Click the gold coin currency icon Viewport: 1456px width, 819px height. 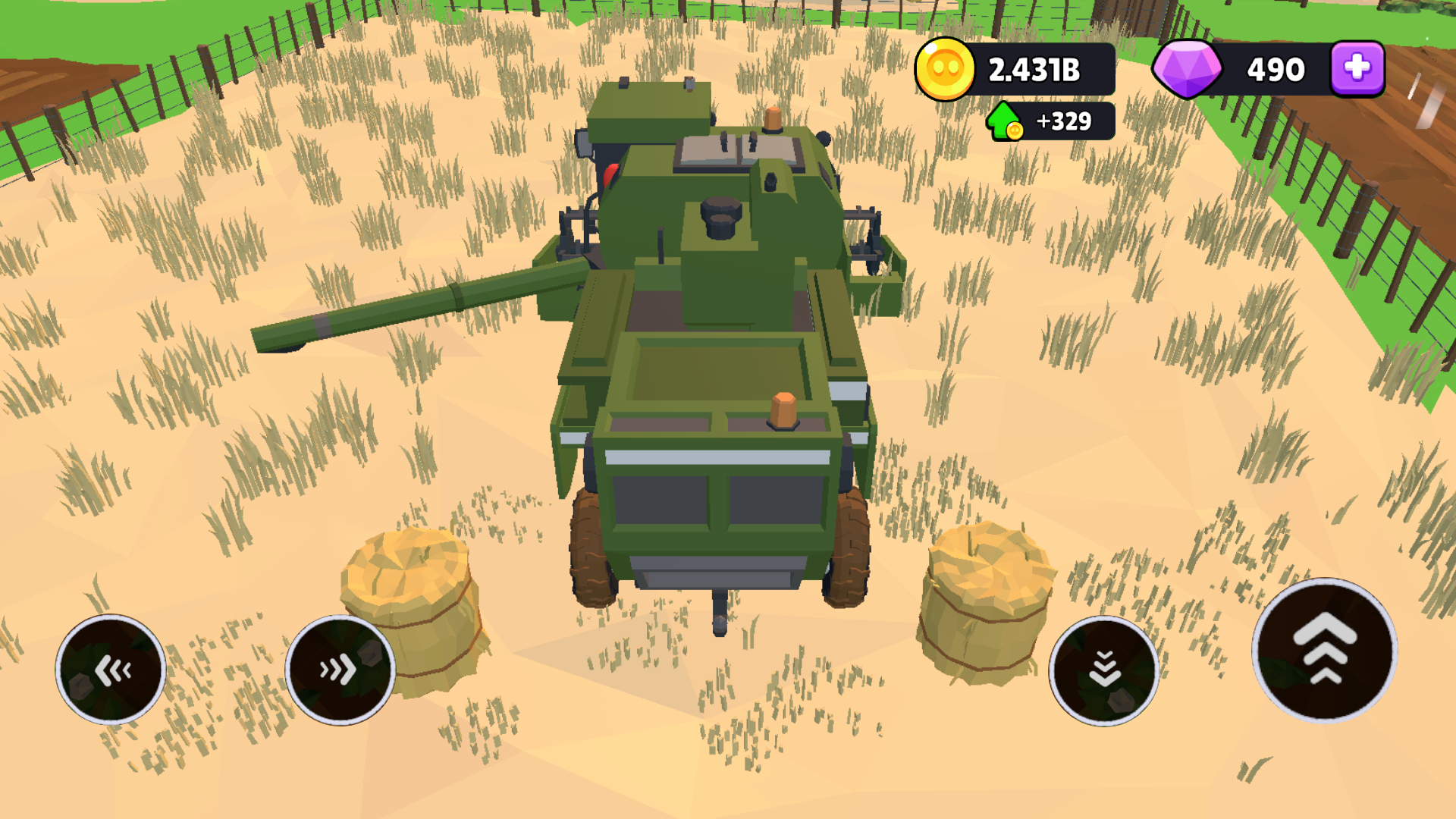pyautogui.click(x=944, y=69)
